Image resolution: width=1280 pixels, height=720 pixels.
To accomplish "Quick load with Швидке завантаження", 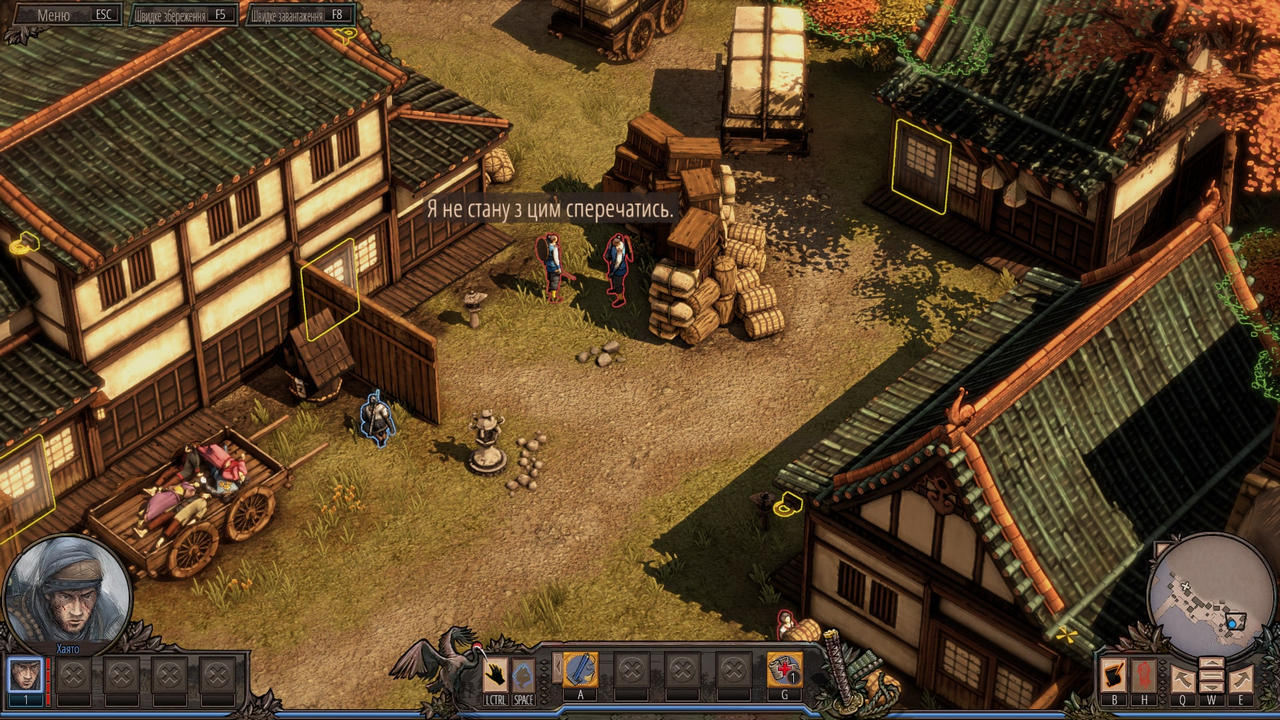I will coord(300,15).
